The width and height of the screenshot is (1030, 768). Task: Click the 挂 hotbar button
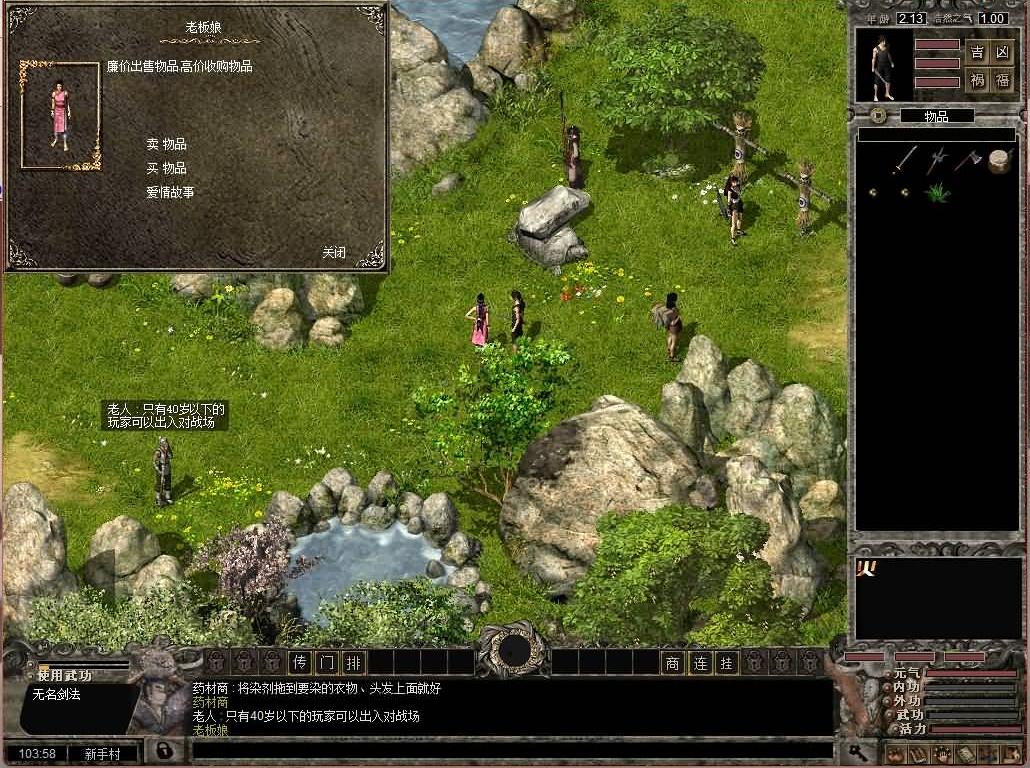[727, 662]
